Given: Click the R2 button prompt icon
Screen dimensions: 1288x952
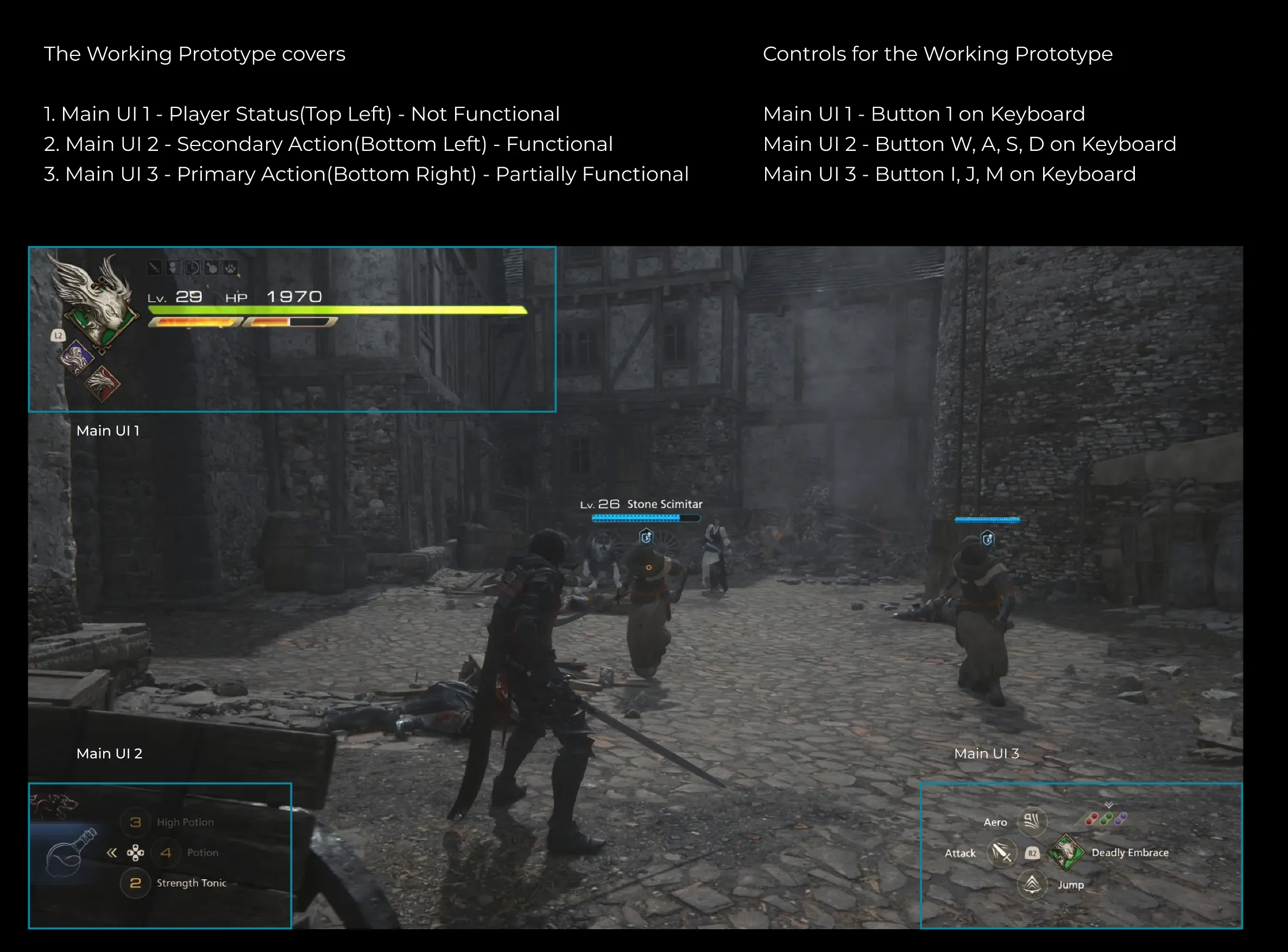Looking at the screenshot, I should [x=1033, y=853].
